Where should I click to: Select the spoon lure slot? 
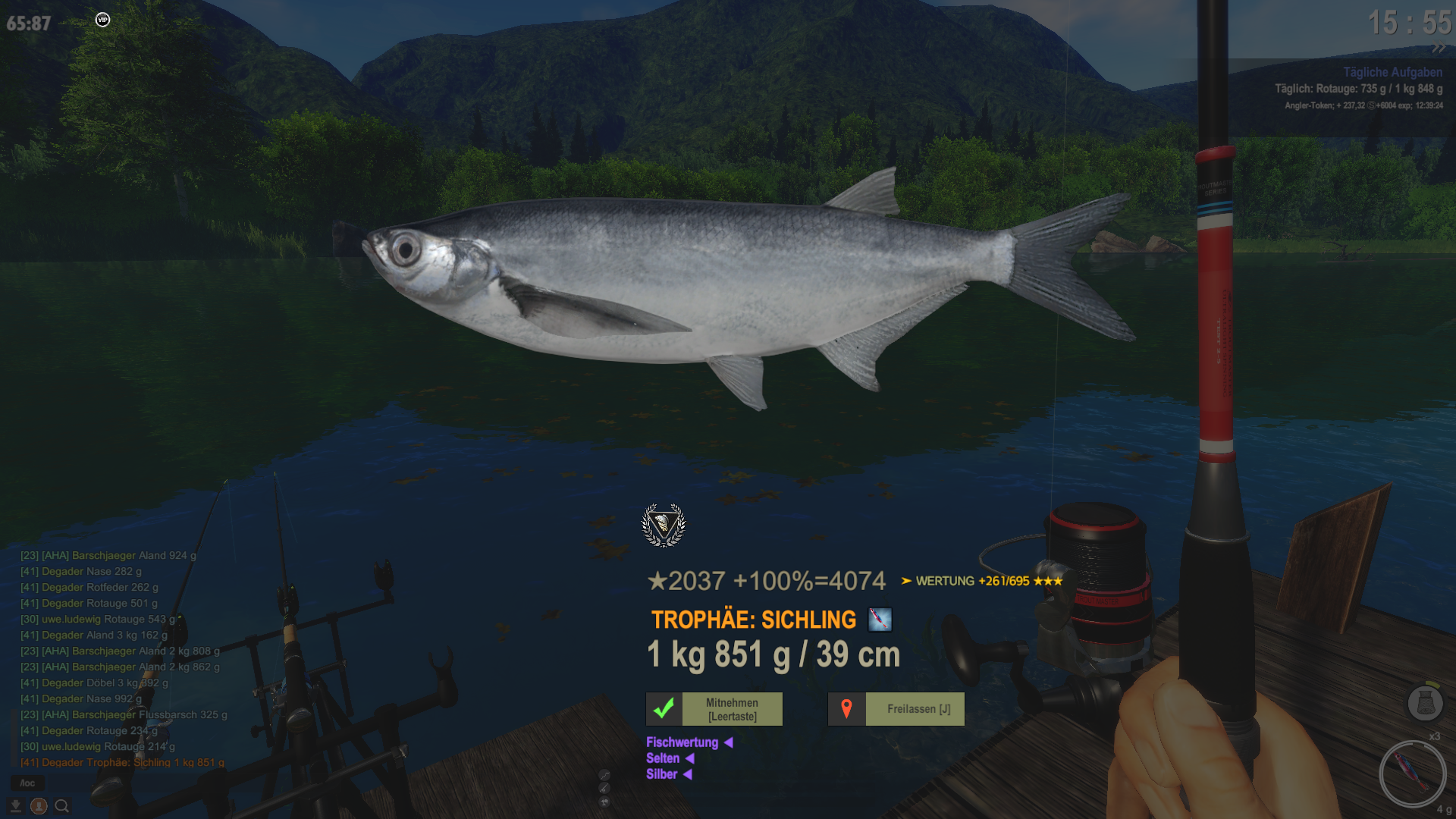coord(1412,773)
